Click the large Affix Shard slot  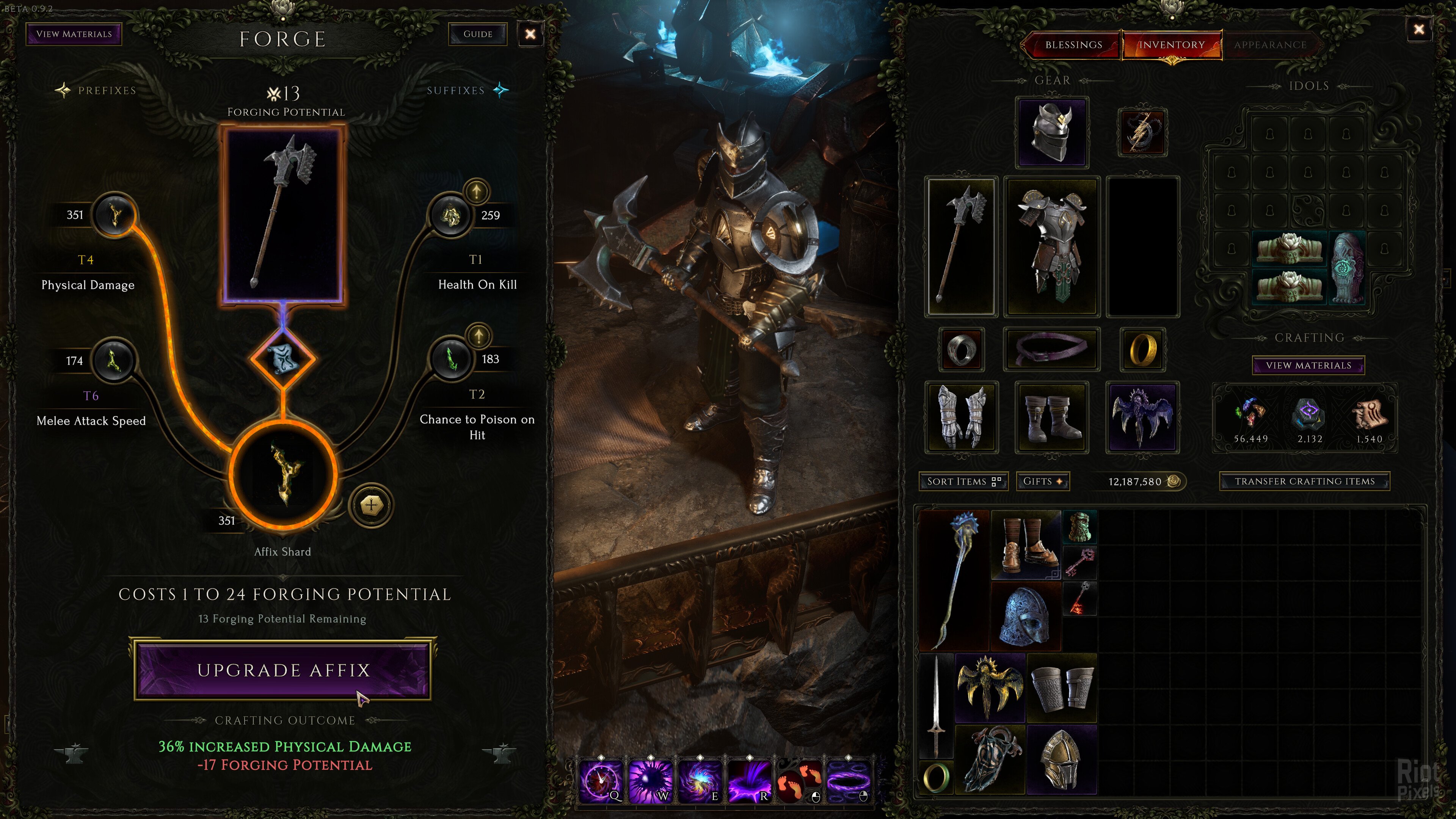[x=282, y=474]
